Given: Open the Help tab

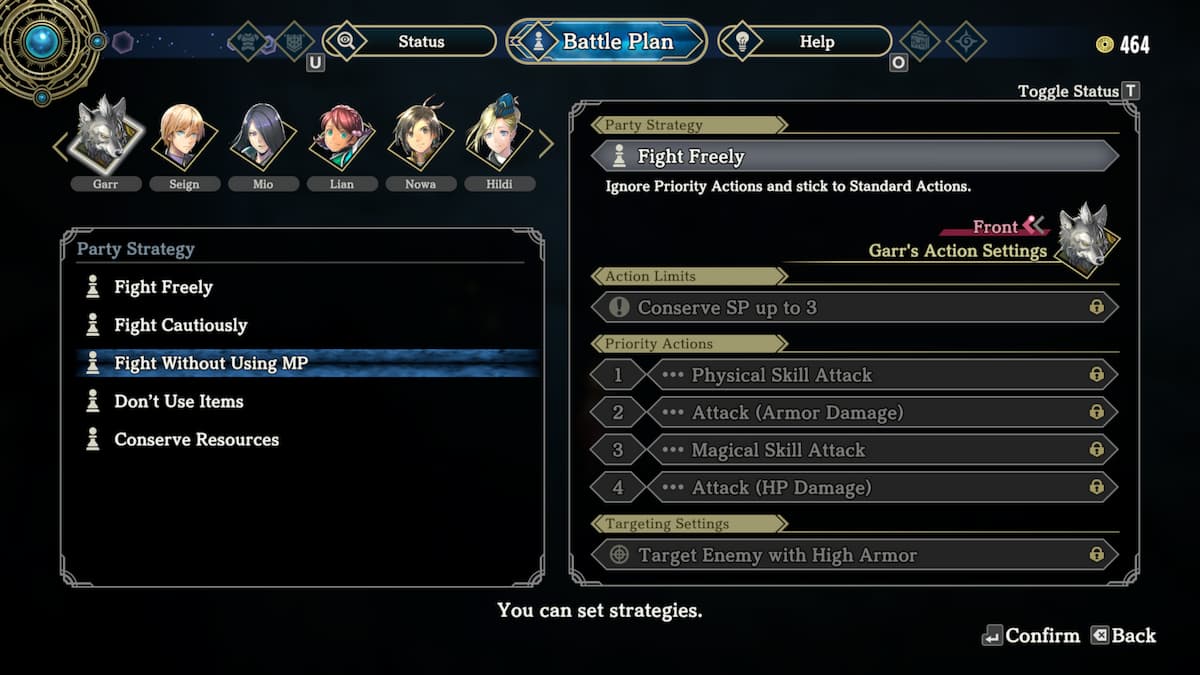Looking at the screenshot, I should pyautogui.click(x=816, y=42).
